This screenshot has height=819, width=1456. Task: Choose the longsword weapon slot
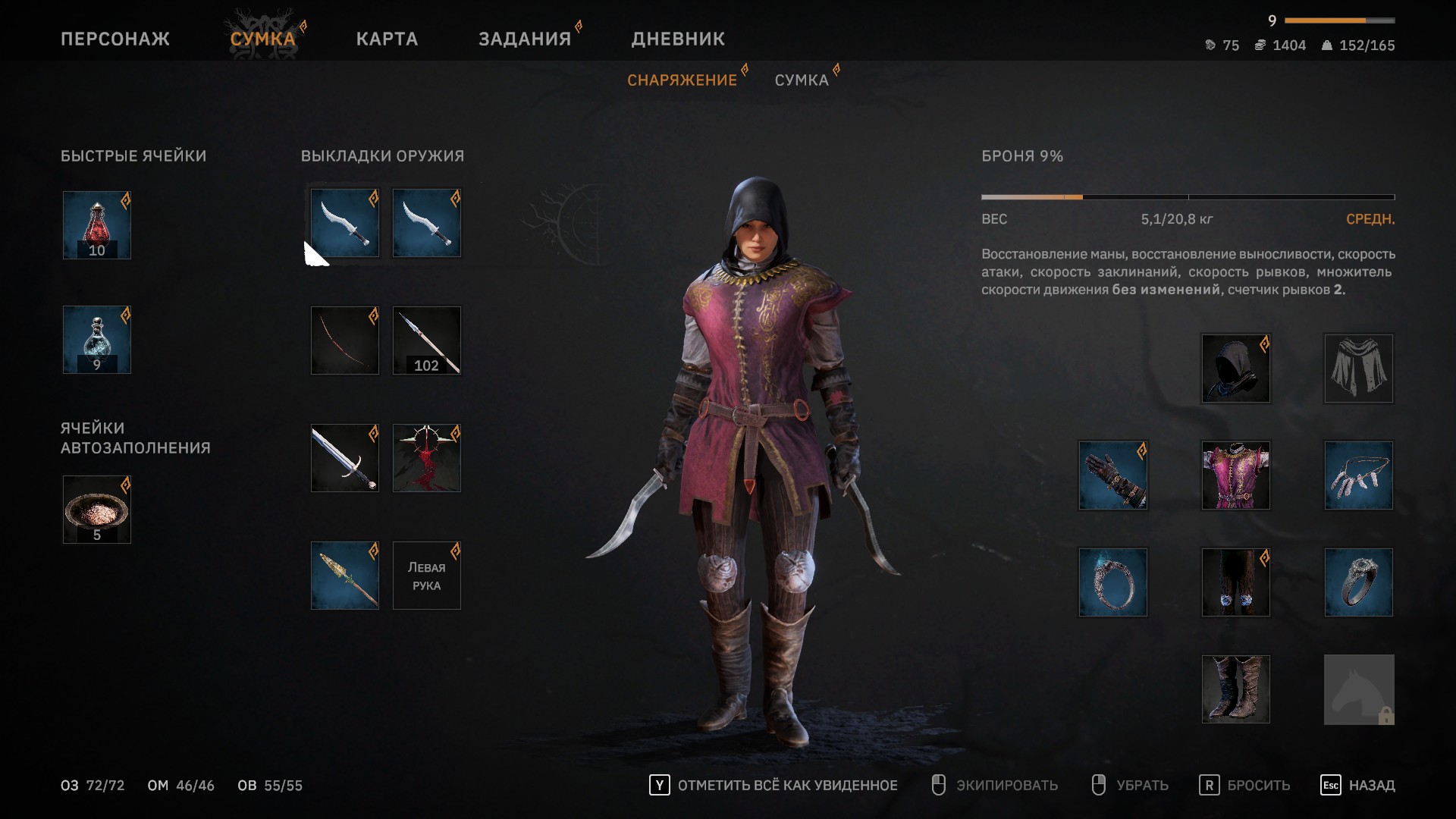pyautogui.click(x=345, y=458)
